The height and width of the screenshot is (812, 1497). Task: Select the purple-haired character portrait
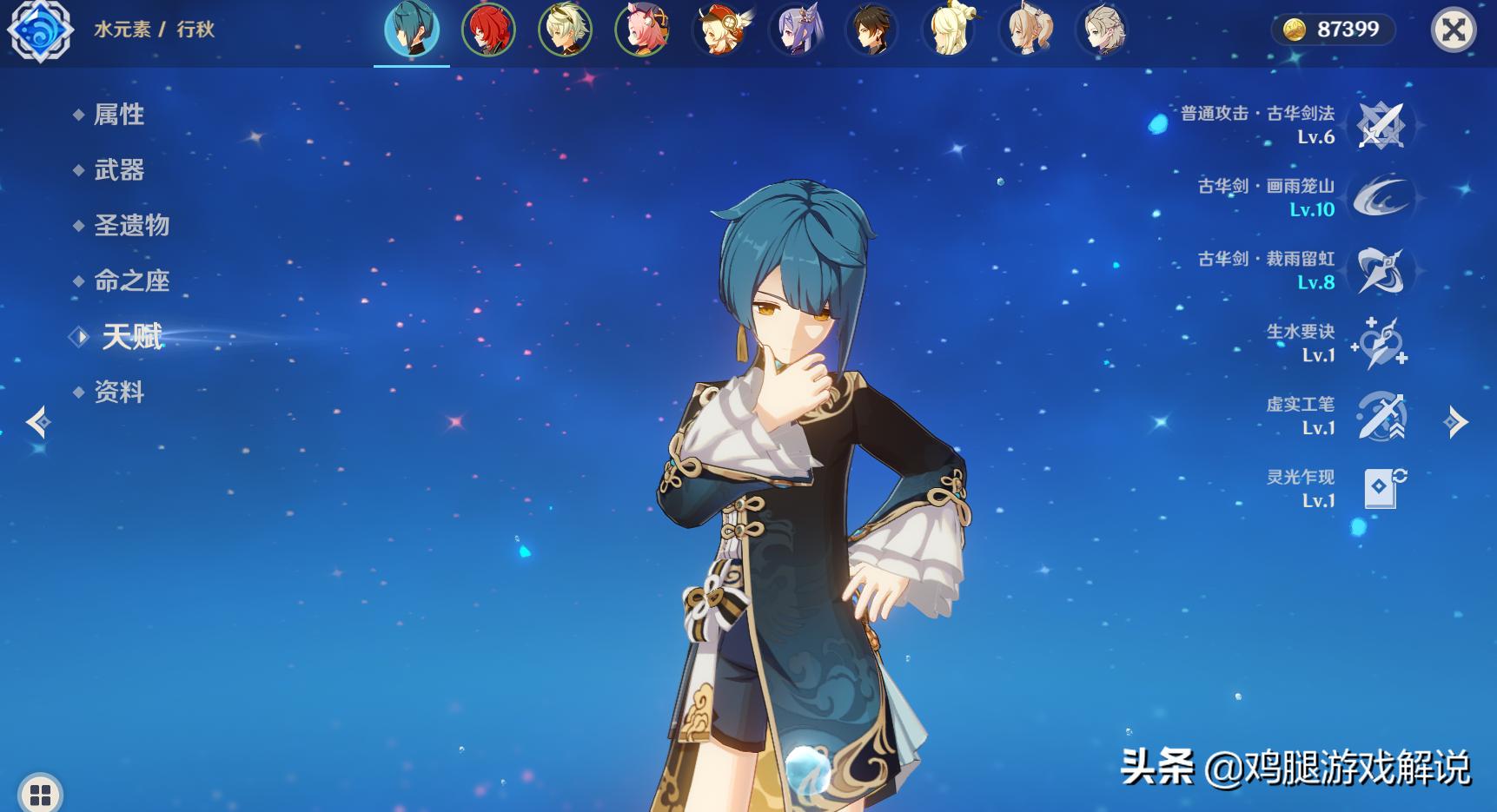pyautogui.click(x=795, y=30)
